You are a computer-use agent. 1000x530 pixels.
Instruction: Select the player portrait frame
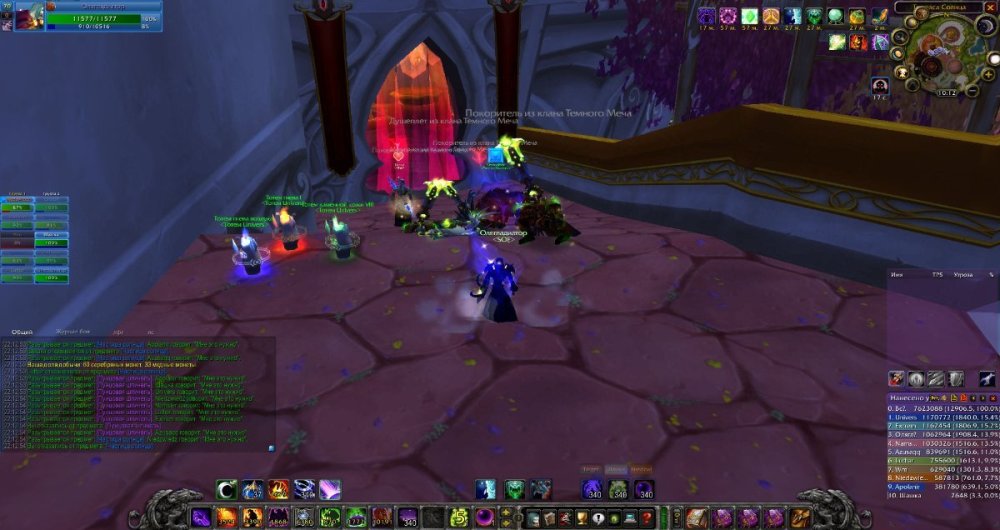point(29,16)
